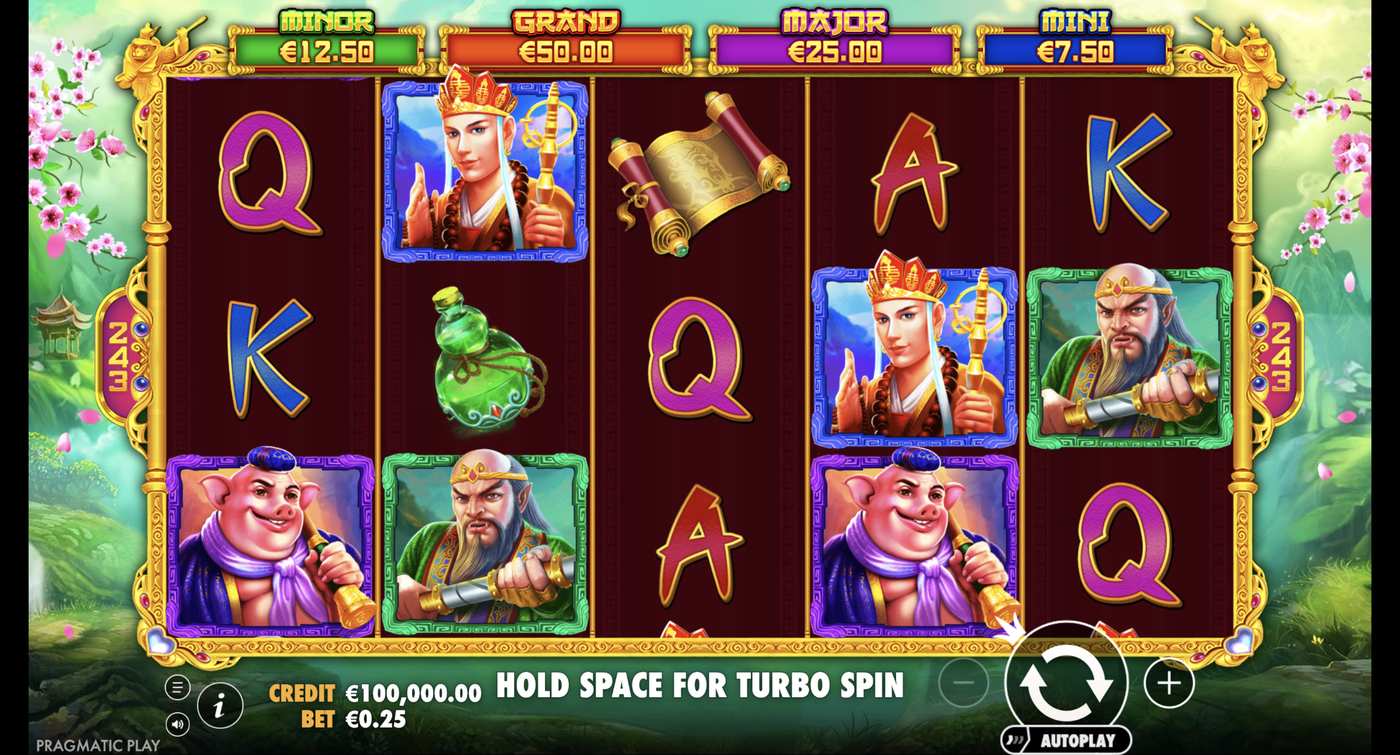
Task: Click the MINI €7.50 jackpot banner
Action: [x=1075, y=35]
